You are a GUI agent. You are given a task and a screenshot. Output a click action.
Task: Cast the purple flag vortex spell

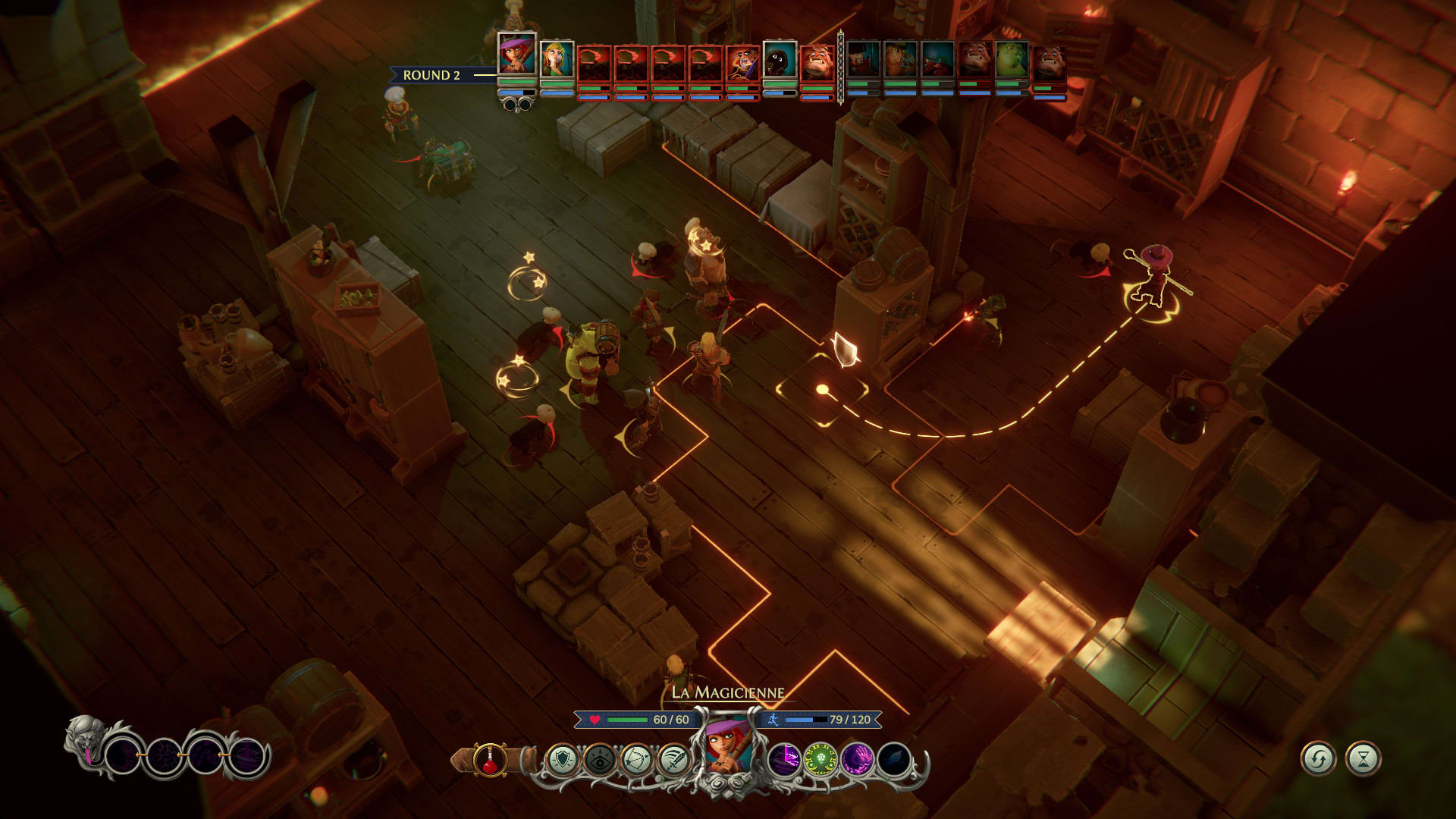coord(783,759)
